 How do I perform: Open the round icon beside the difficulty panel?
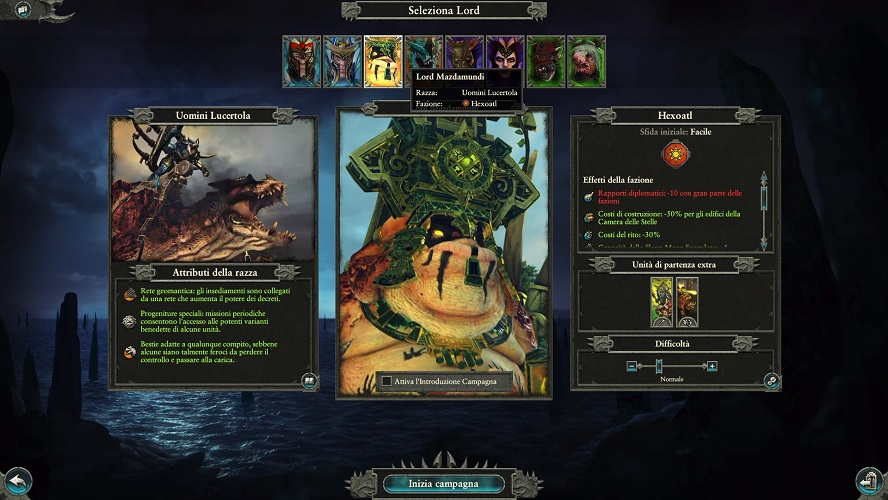(771, 380)
